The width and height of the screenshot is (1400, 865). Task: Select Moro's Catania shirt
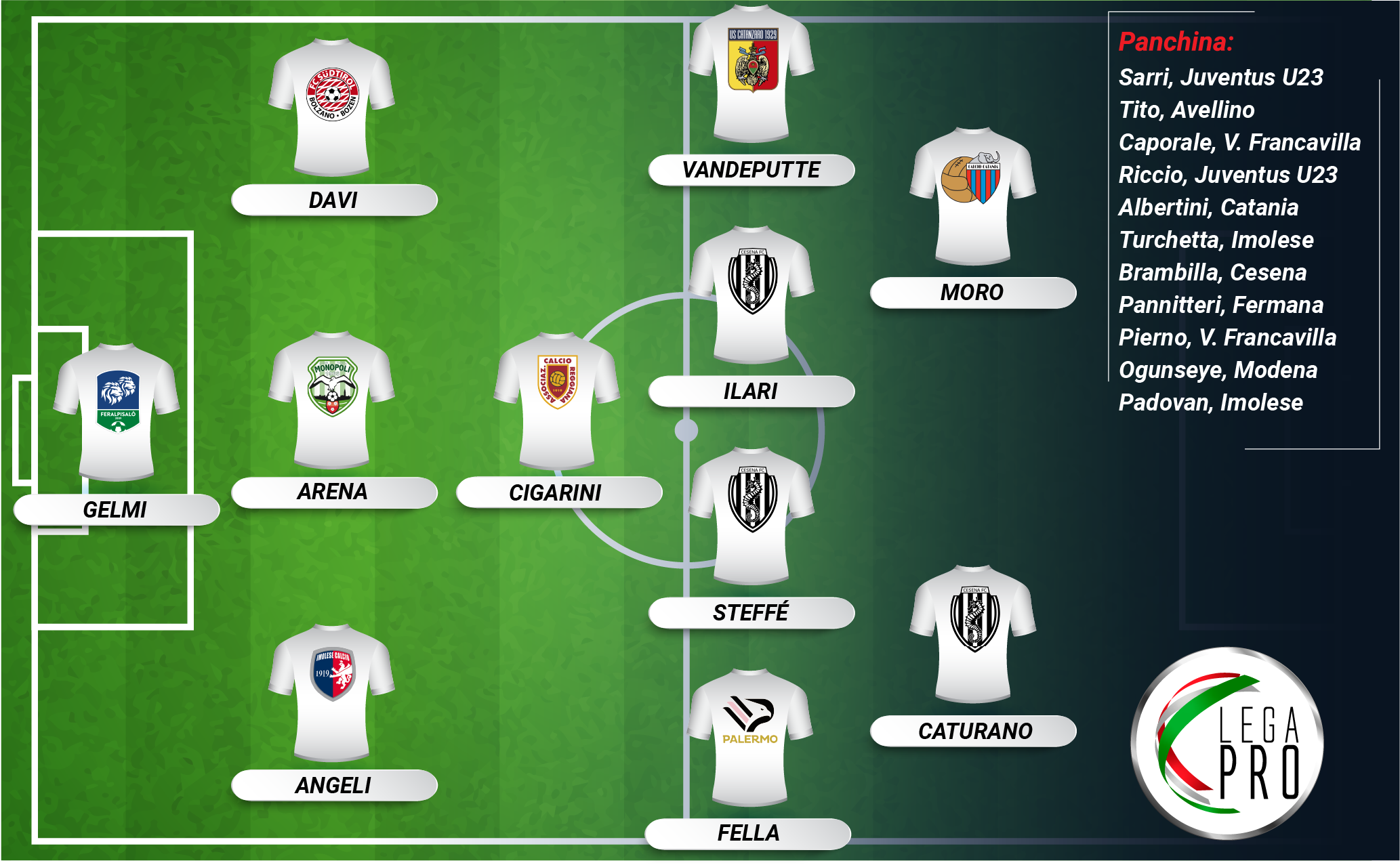[x=973, y=195]
